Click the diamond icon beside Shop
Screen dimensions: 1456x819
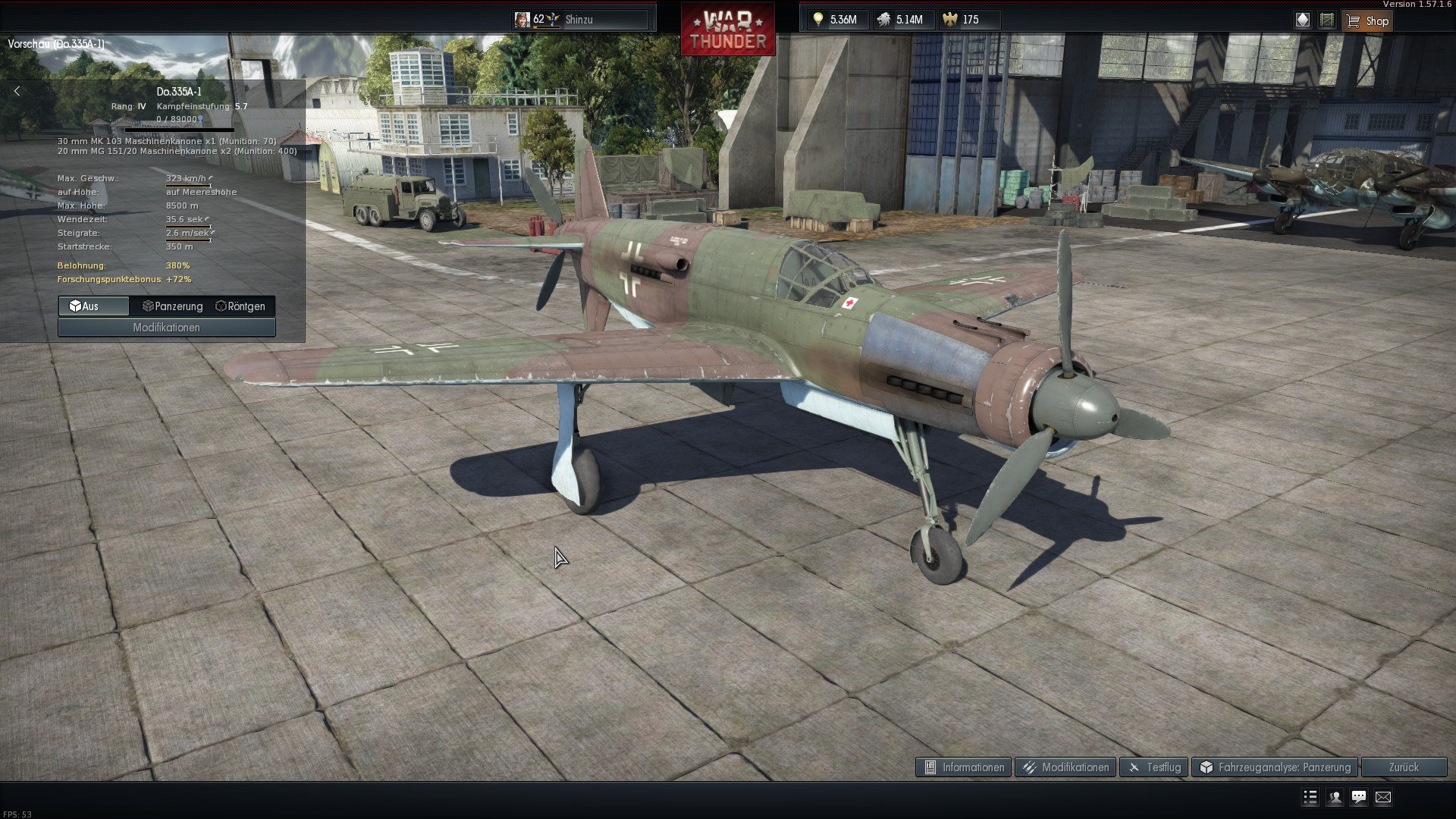pos(1303,20)
